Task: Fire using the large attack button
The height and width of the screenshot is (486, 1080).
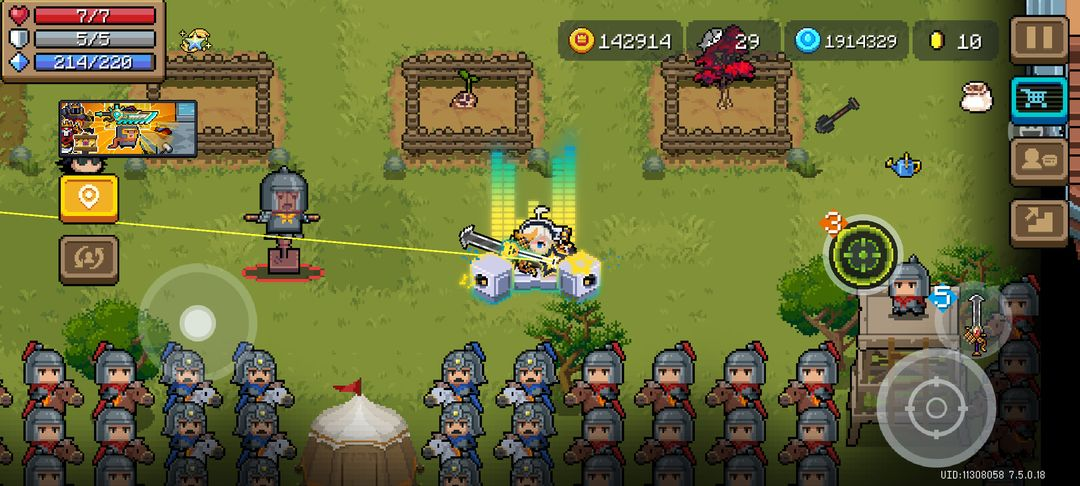Action: [935, 407]
